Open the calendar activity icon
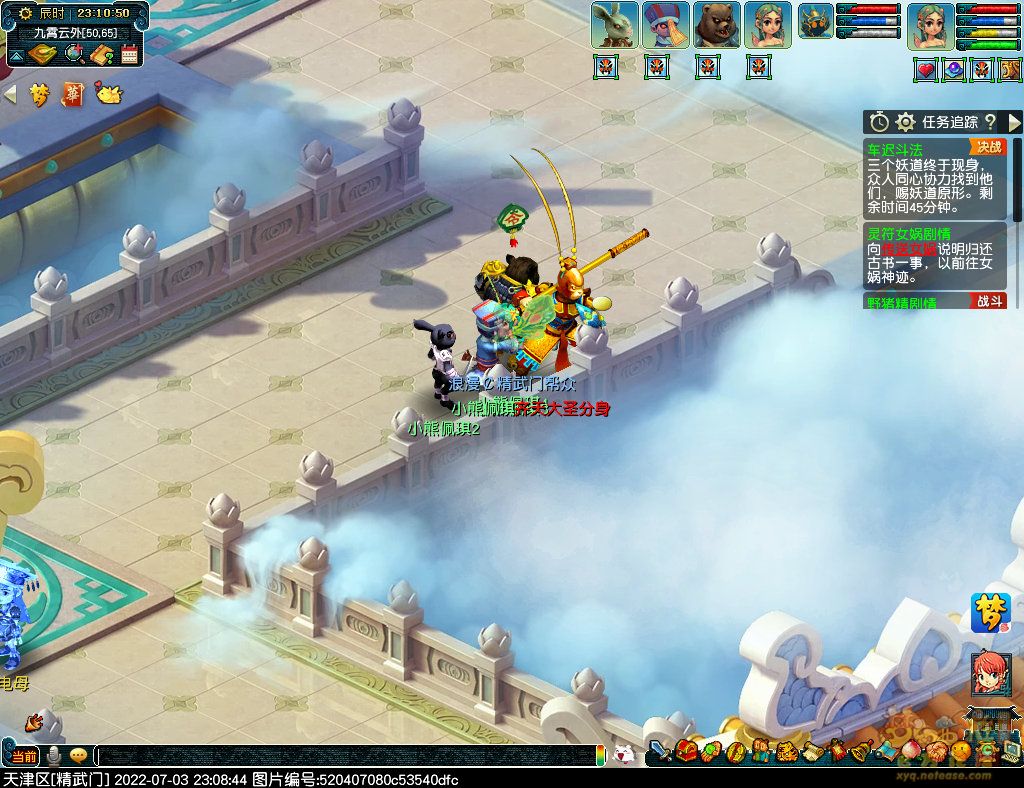The width and height of the screenshot is (1024, 788). coord(129,54)
